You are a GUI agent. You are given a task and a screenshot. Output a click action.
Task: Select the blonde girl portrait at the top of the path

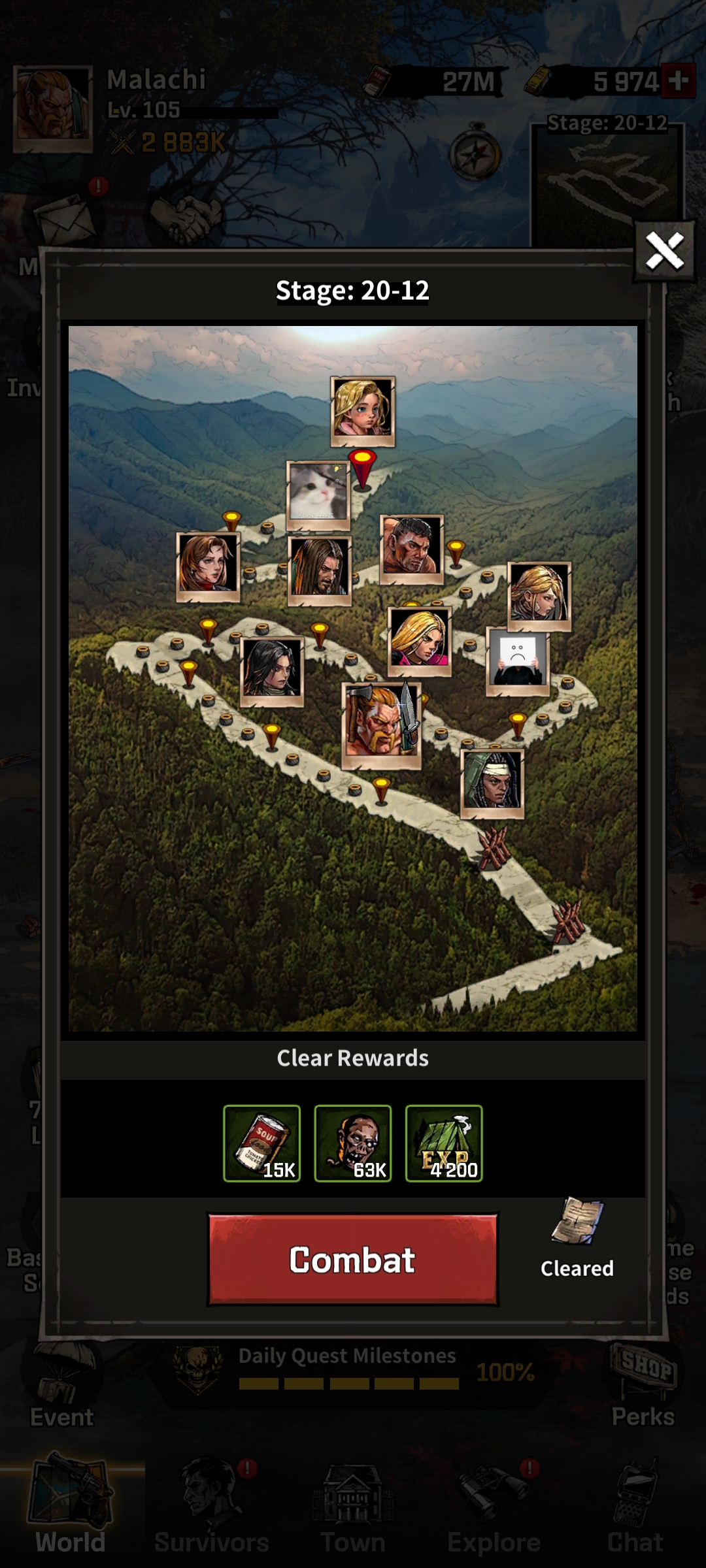click(x=363, y=410)
